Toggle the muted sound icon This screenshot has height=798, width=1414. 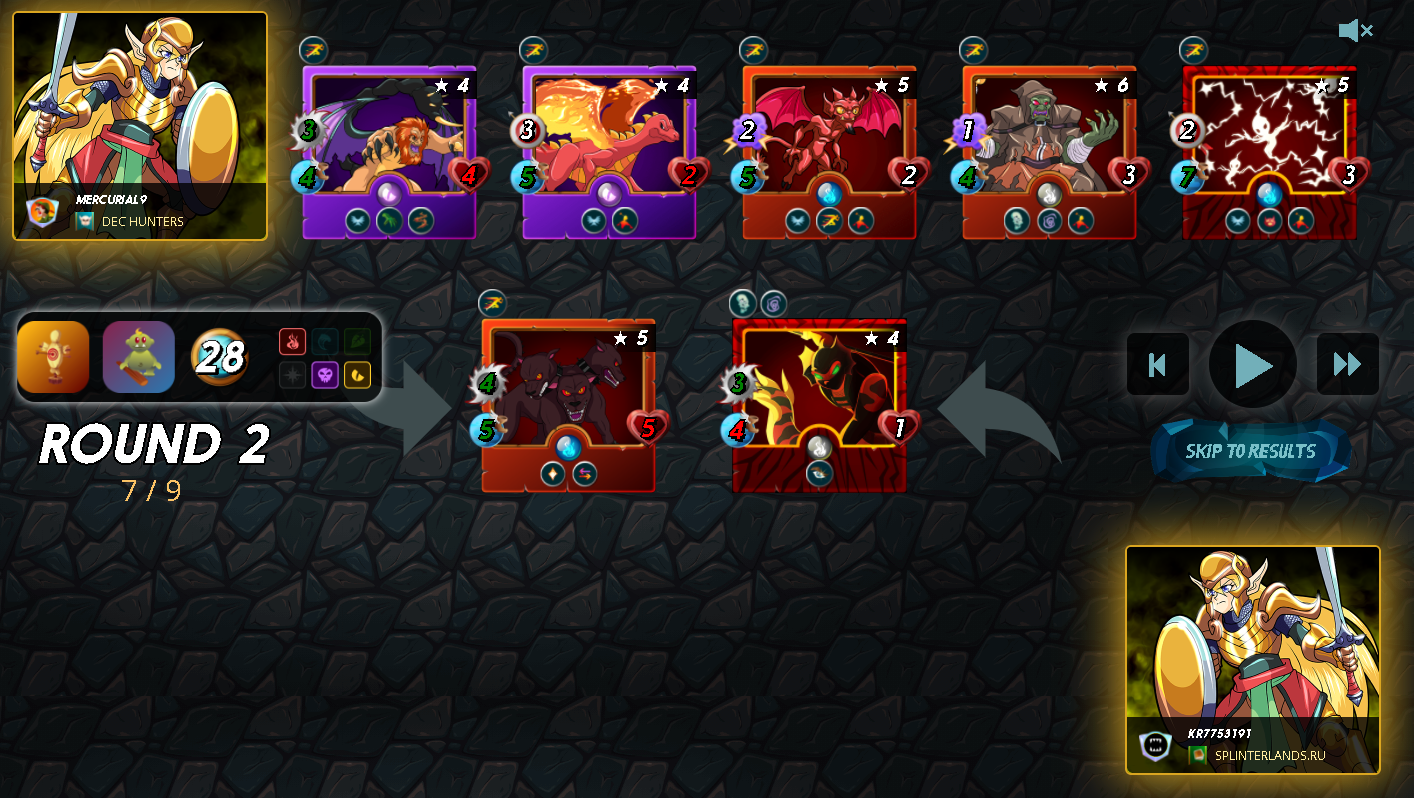(x=1355, y=31)
